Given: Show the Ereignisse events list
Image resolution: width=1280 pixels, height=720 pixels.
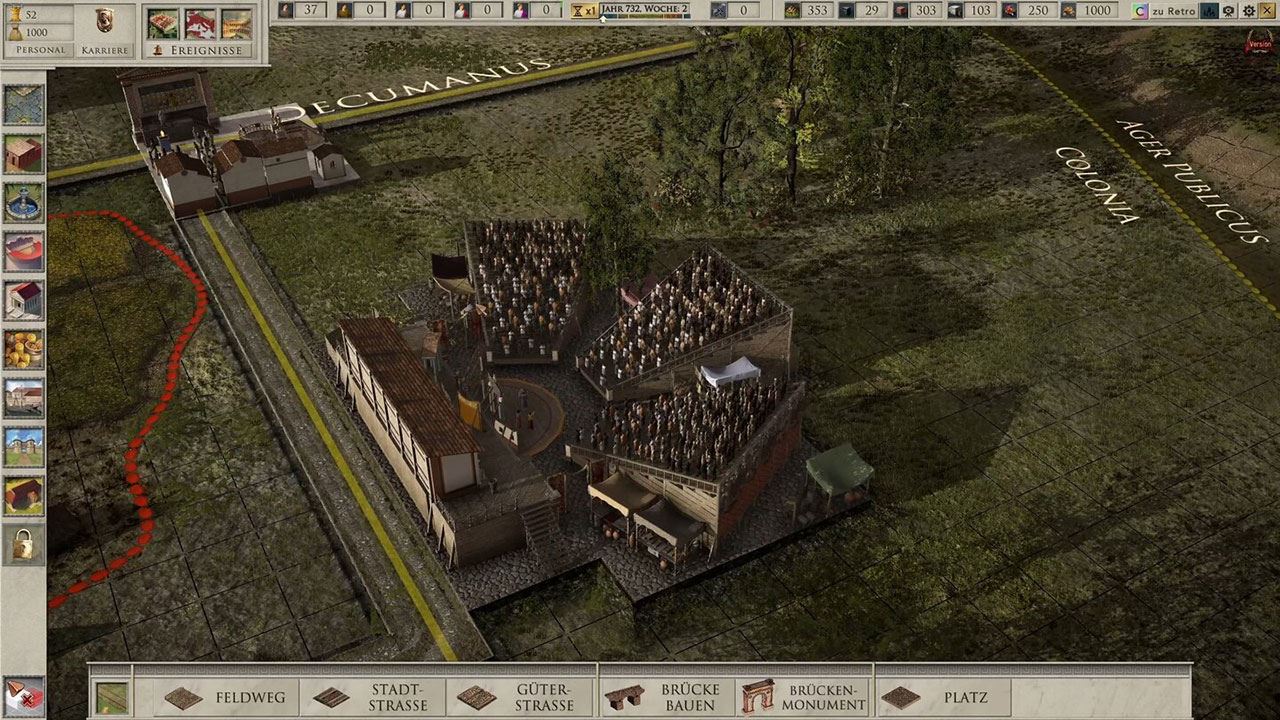Looking at the screenshot, I should coord(198,50).
